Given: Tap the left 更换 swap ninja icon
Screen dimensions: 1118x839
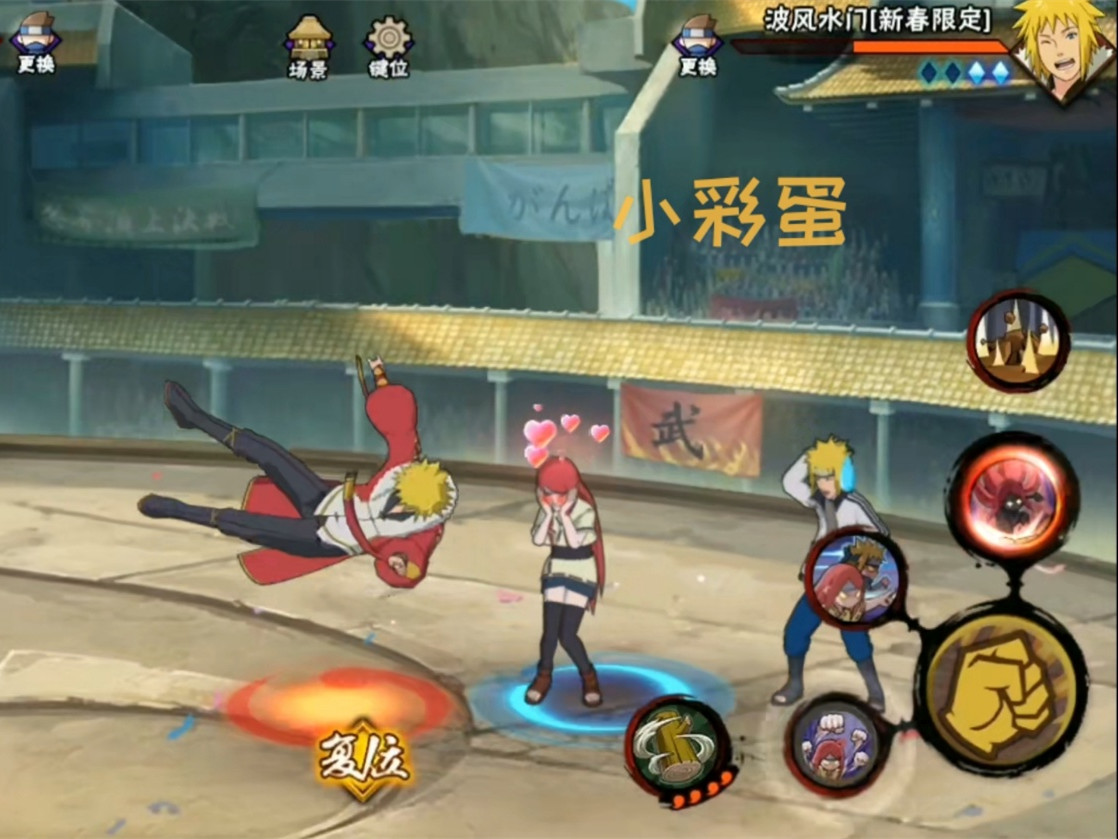Looking at the screenshot, I should click(35, 42).
